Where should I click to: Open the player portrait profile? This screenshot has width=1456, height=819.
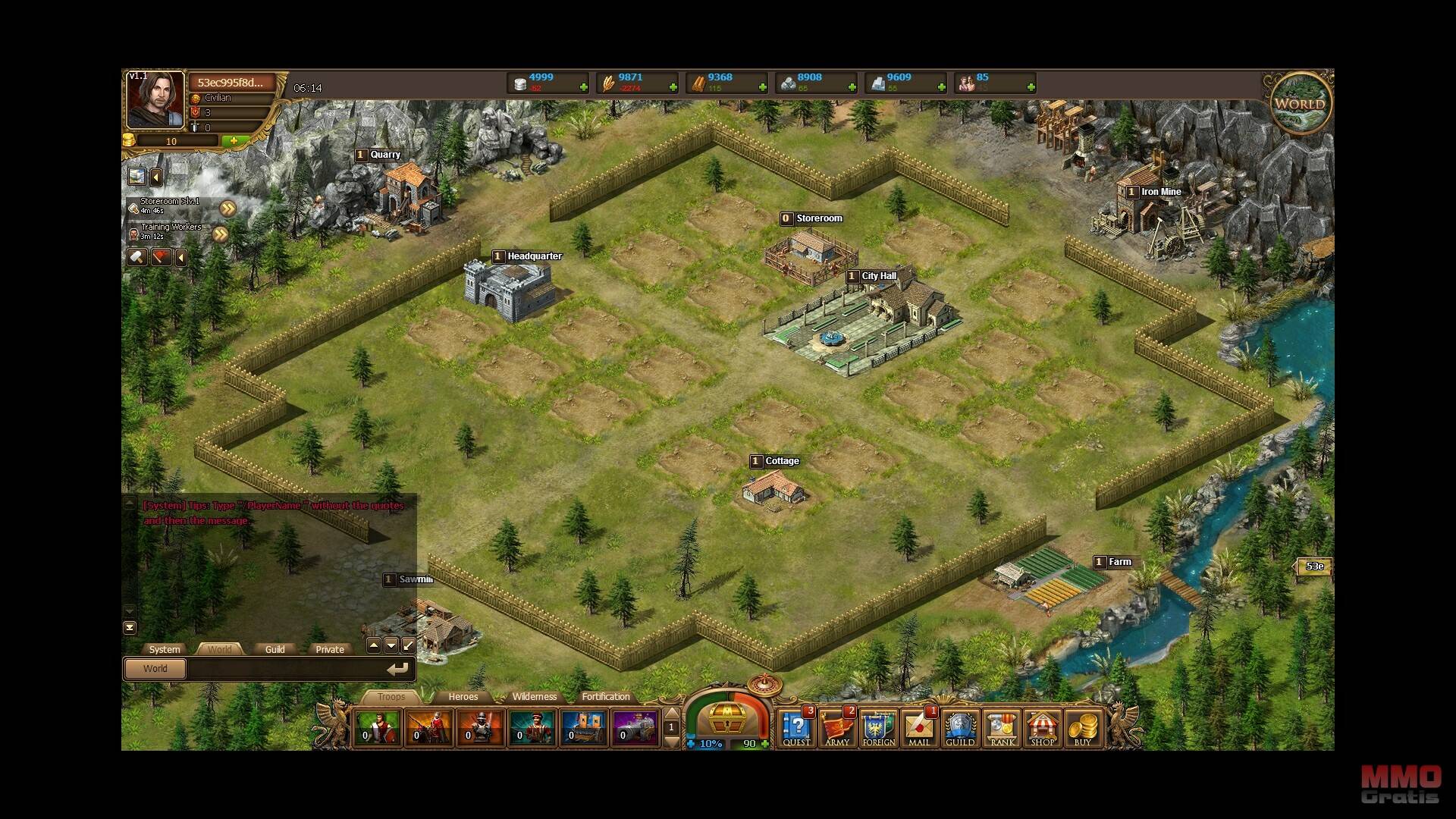click(x=155, y=99)
